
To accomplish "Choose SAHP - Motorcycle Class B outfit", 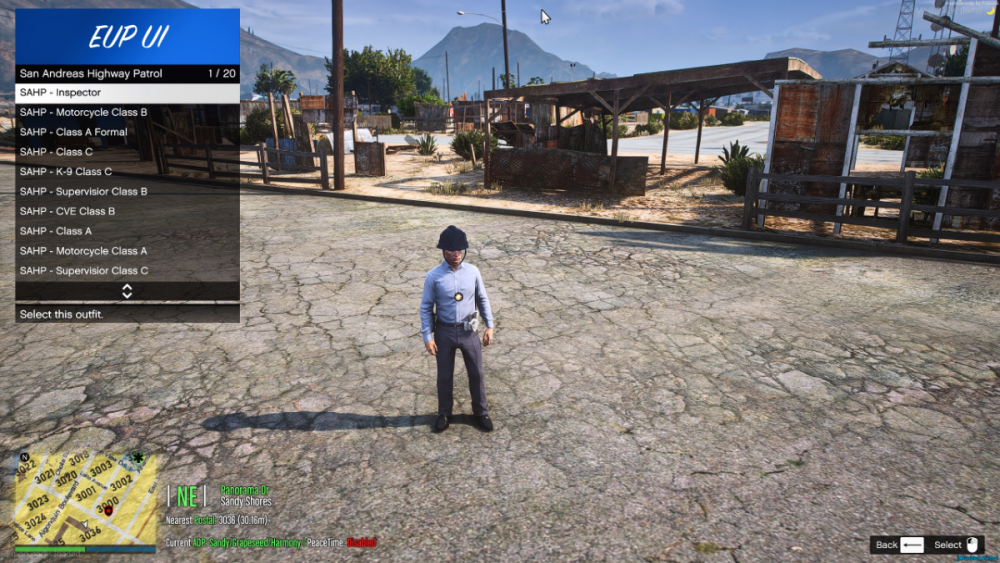I will [127, 112].
